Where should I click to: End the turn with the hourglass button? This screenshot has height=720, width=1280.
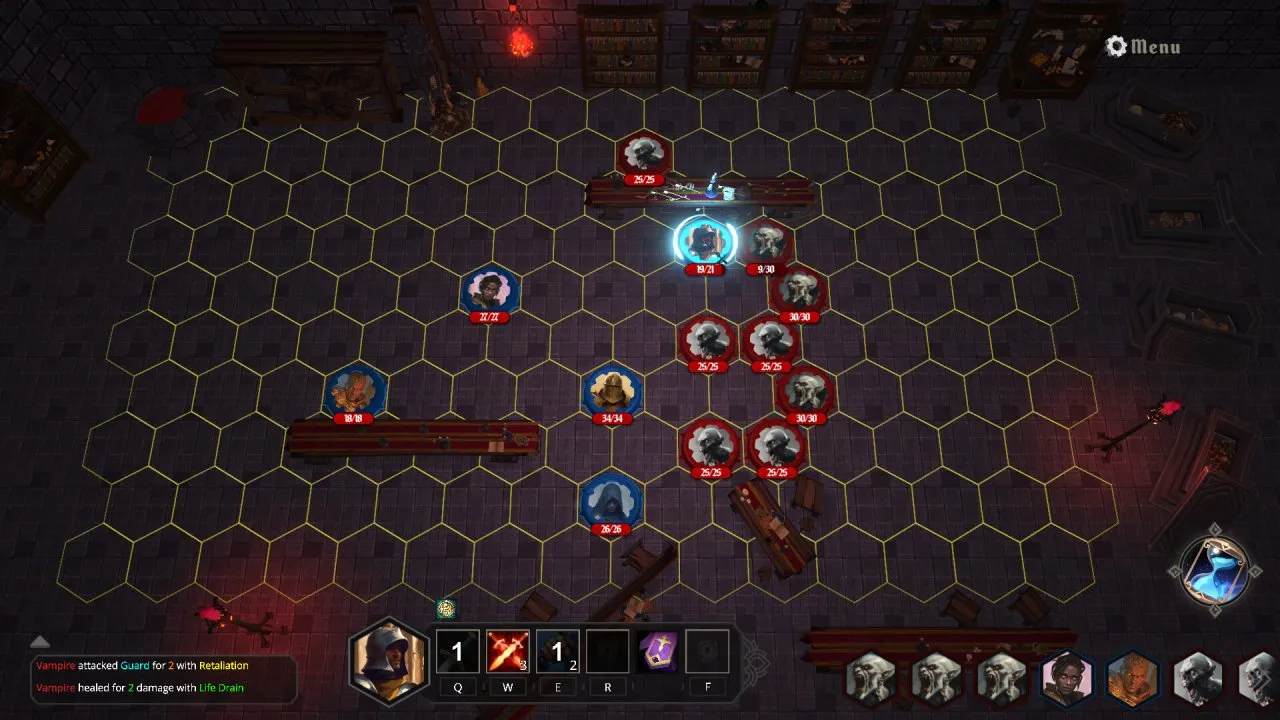pyautogui.click(x=1214, y=570)
